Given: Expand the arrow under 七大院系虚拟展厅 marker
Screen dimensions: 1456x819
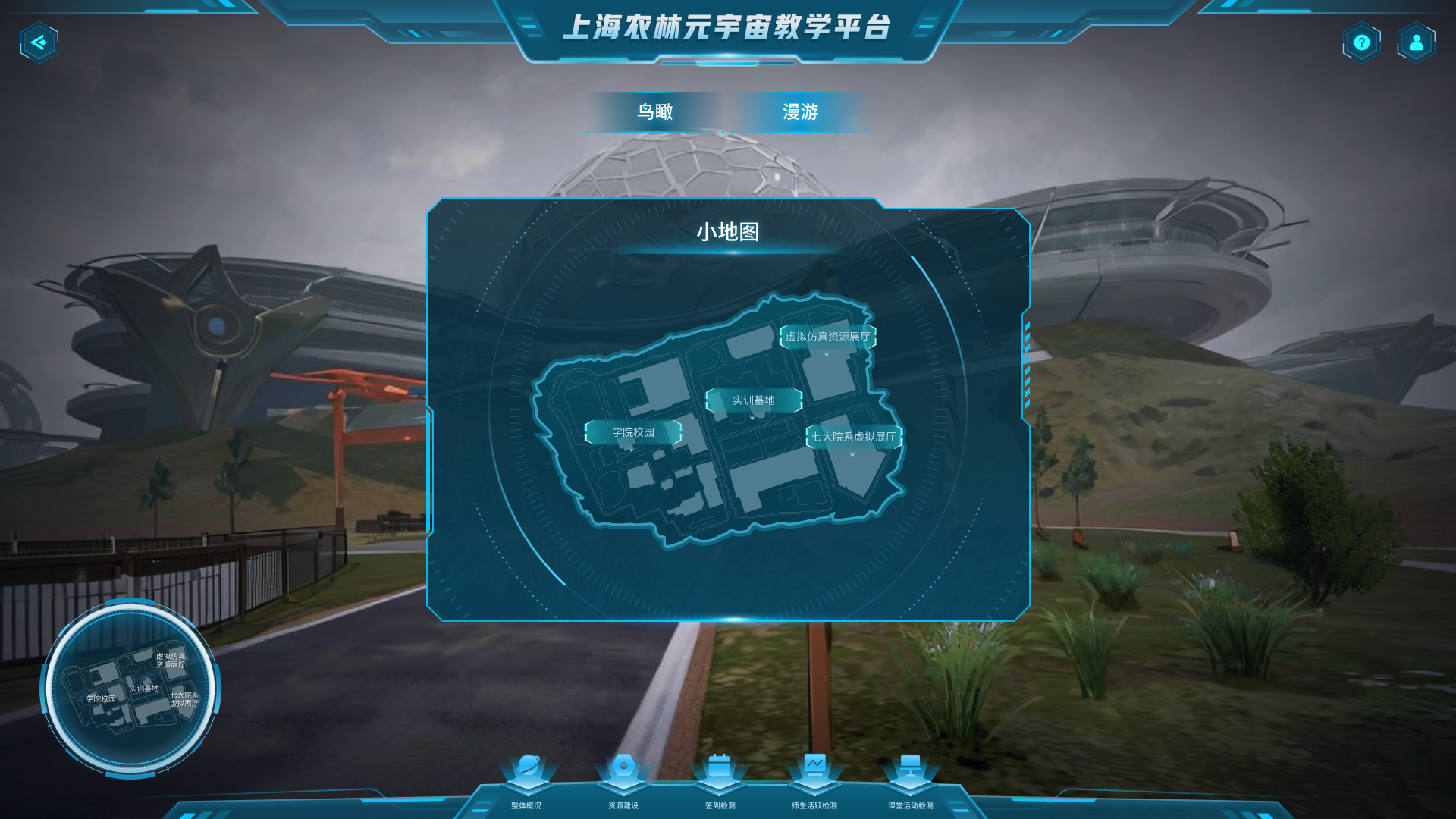Looking at the screenshot, I should pos(852,453).
